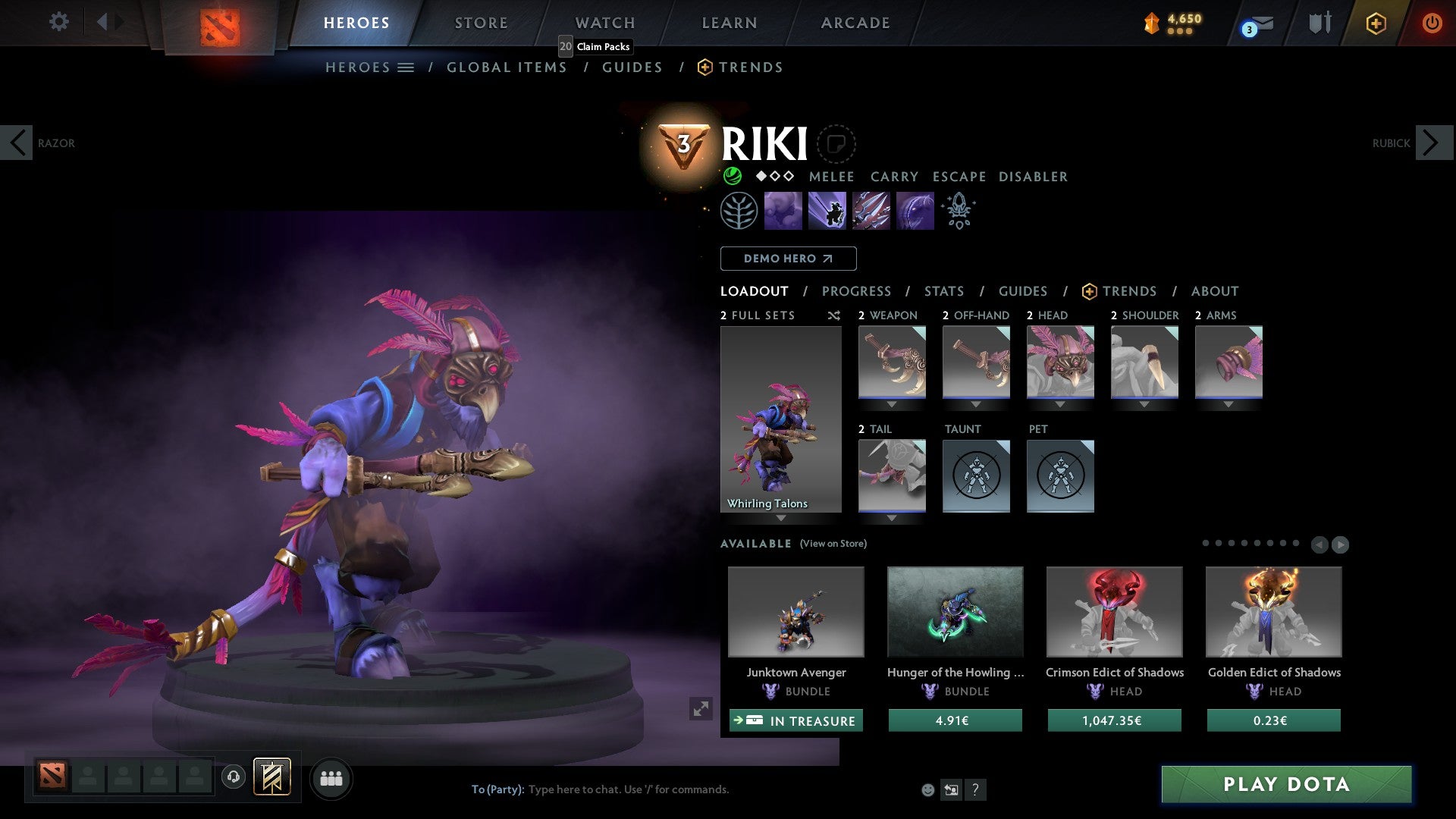The width and height of the screenshot is (1456, 819).
Task: Open the settings gear icon
Action: point(58,22)
